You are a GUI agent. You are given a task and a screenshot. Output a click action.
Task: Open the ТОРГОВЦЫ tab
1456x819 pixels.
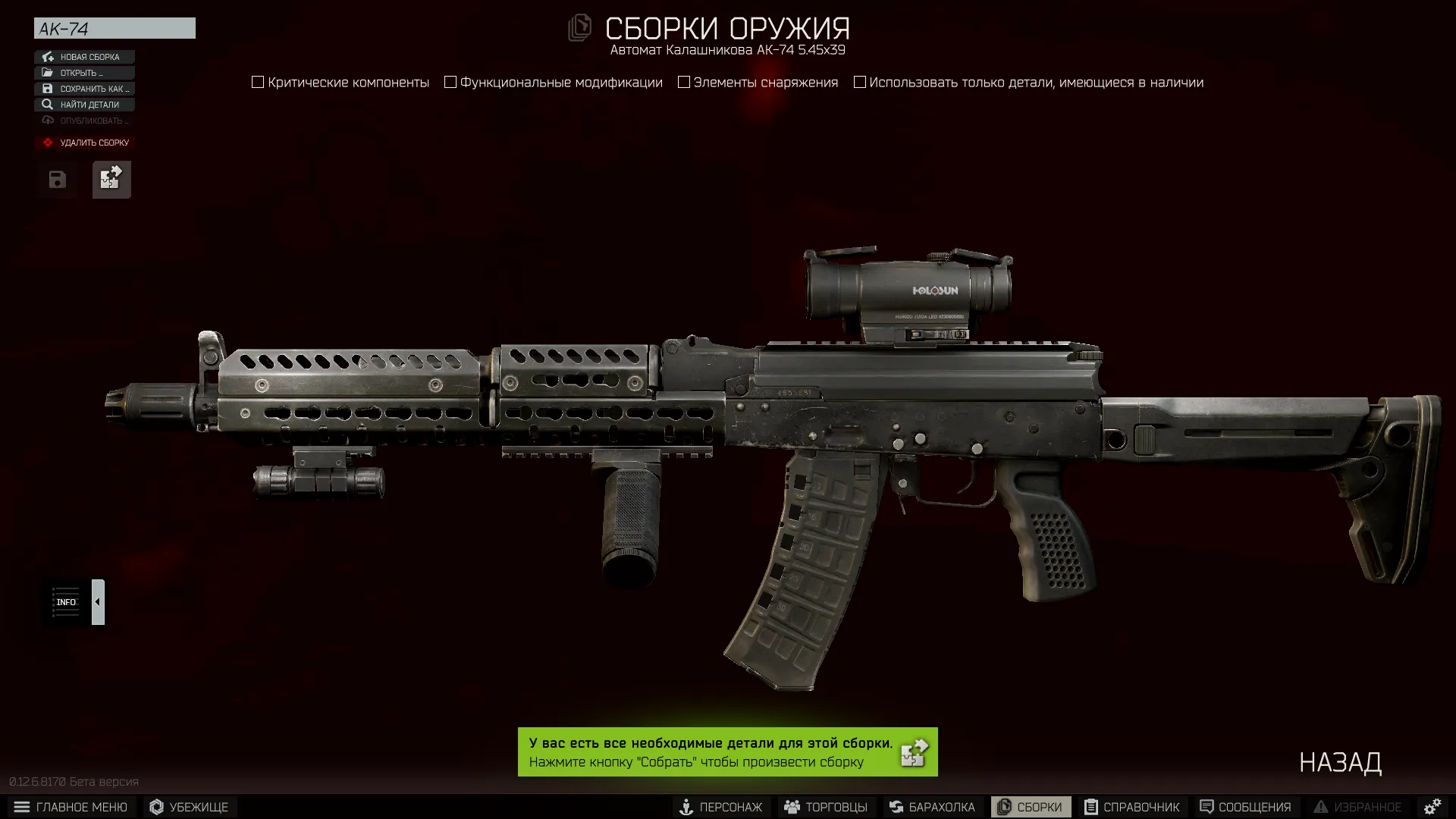(826, 807)
